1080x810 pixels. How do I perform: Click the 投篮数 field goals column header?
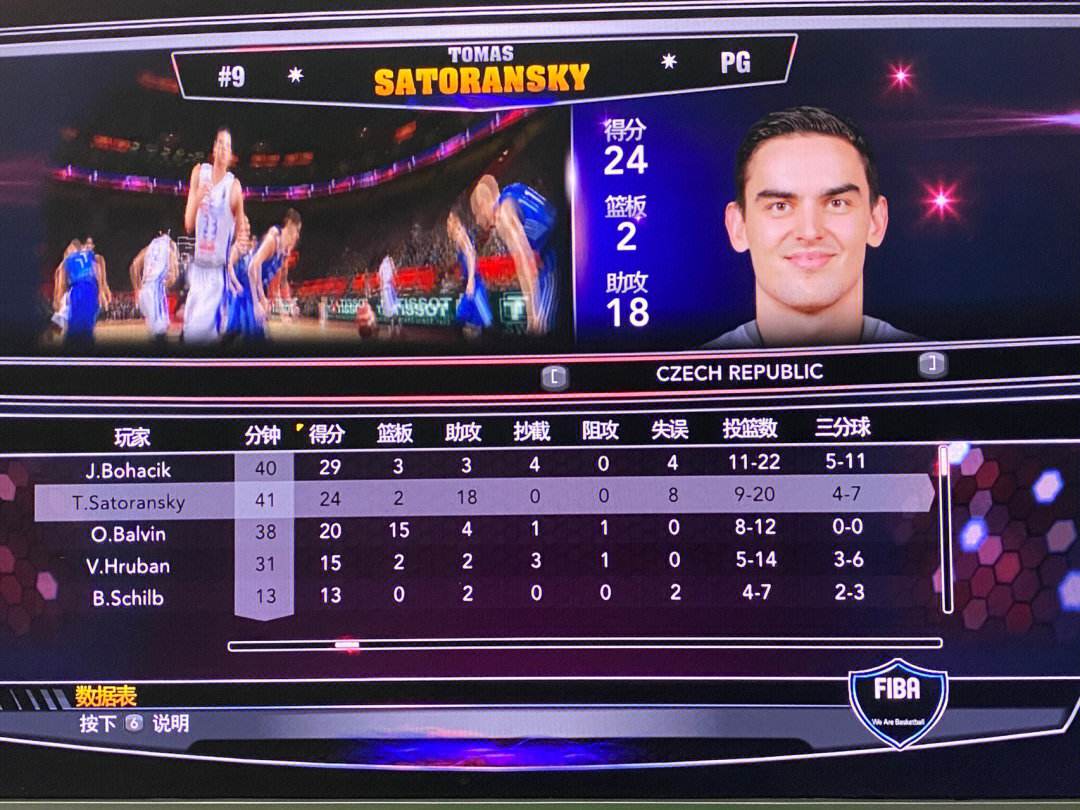750,429
